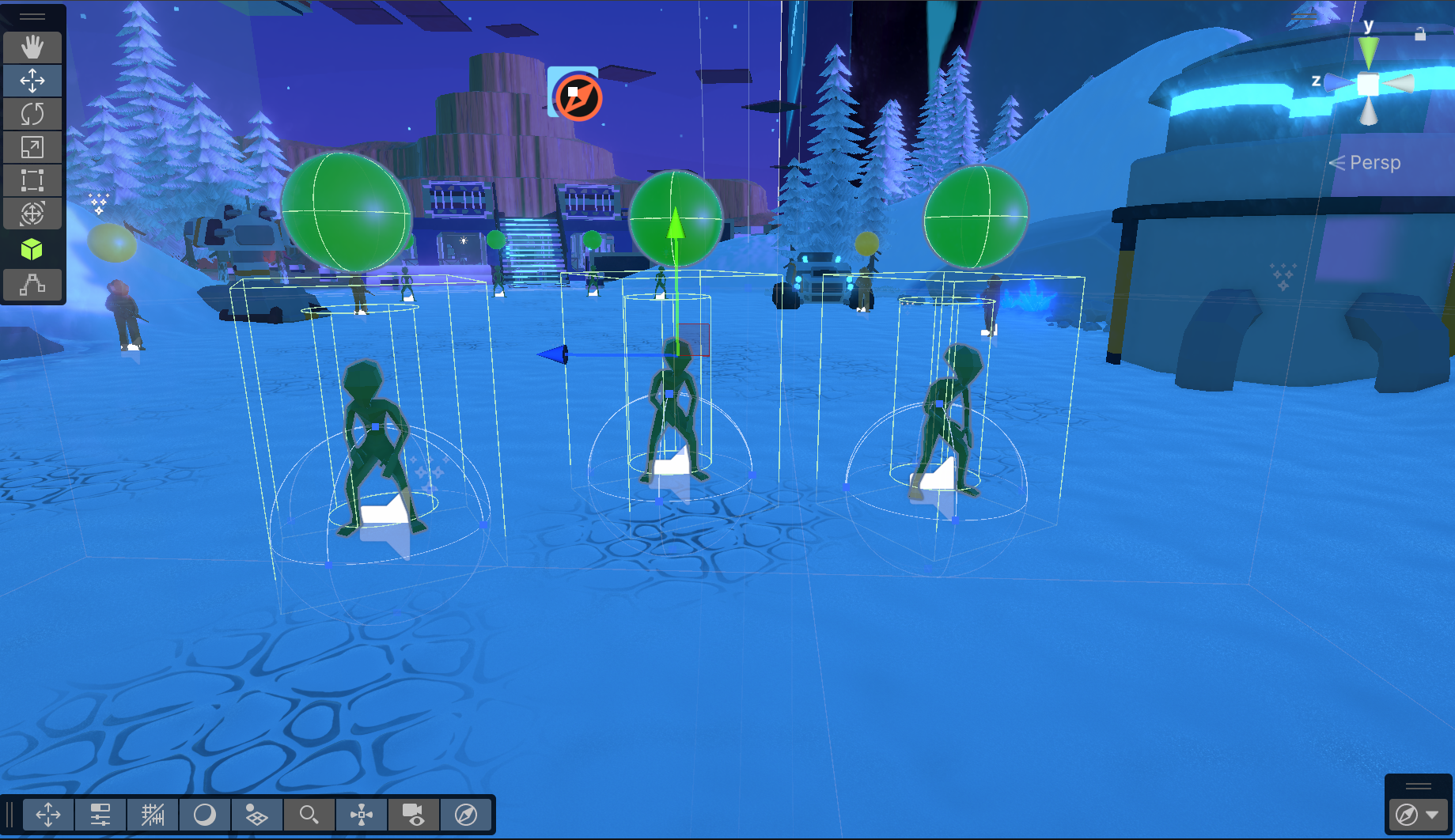Click the compass button in the bottom toolbar
Viewport: 1455px width, 840px height.
click(x=466, y=815)
